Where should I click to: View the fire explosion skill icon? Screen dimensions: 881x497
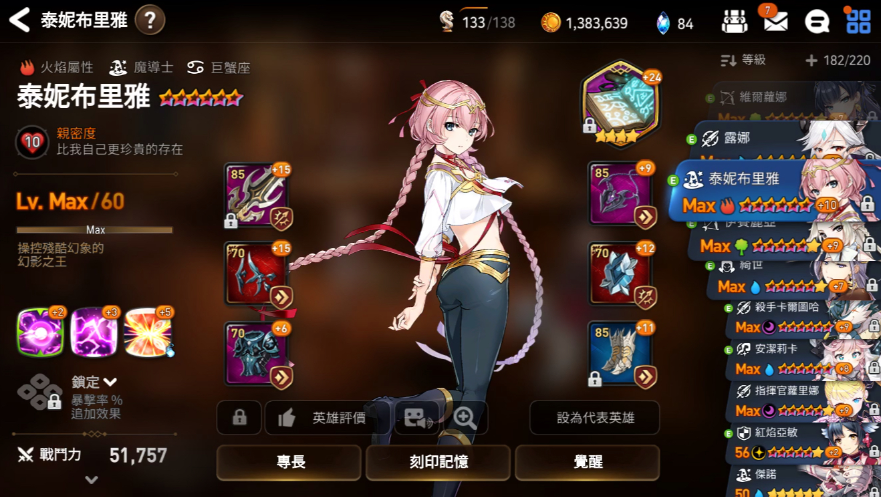(148, 332)
